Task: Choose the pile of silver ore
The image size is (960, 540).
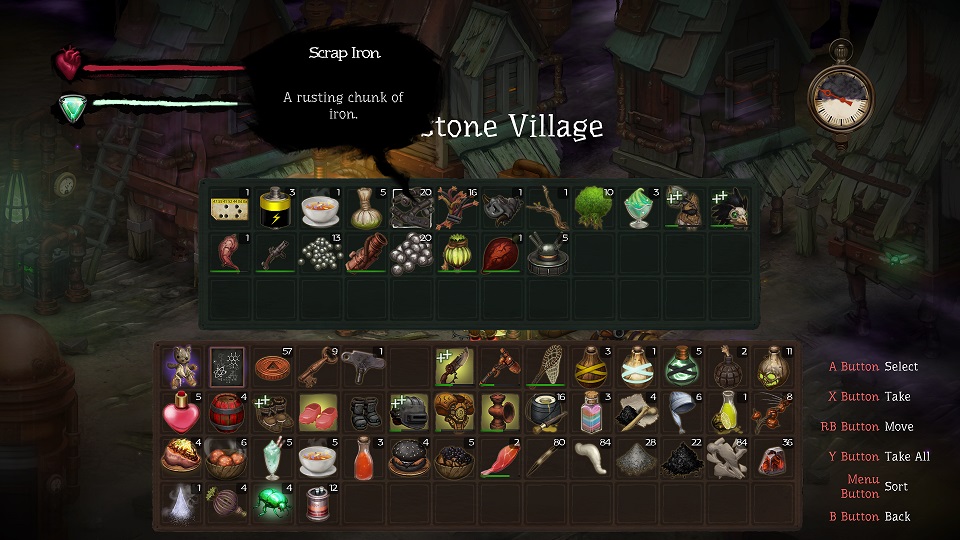Action: 411,254
